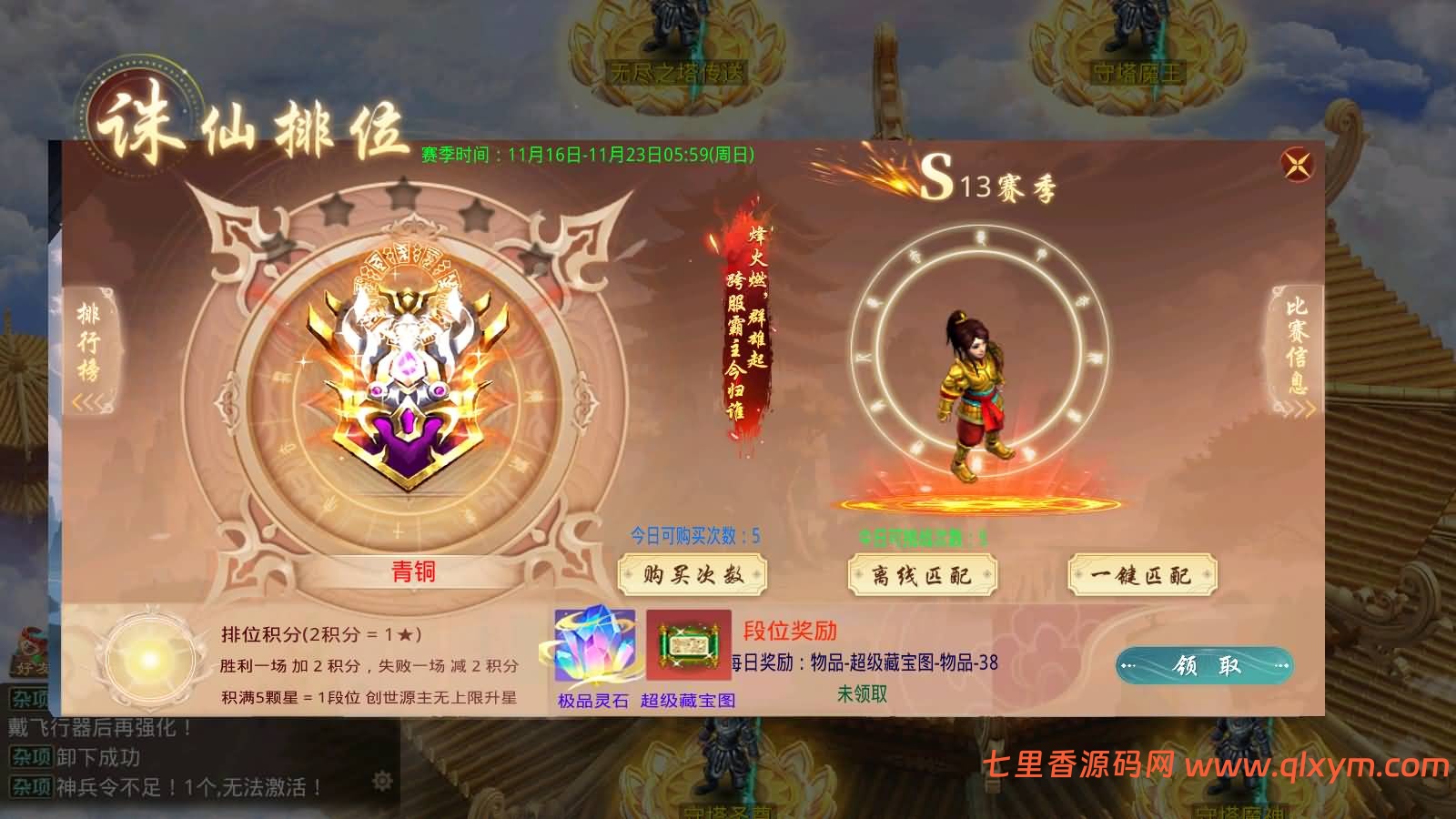Toggle the 离线匹配 offline matching mode
Screen dimensions: 1456x819
point(922,575)
